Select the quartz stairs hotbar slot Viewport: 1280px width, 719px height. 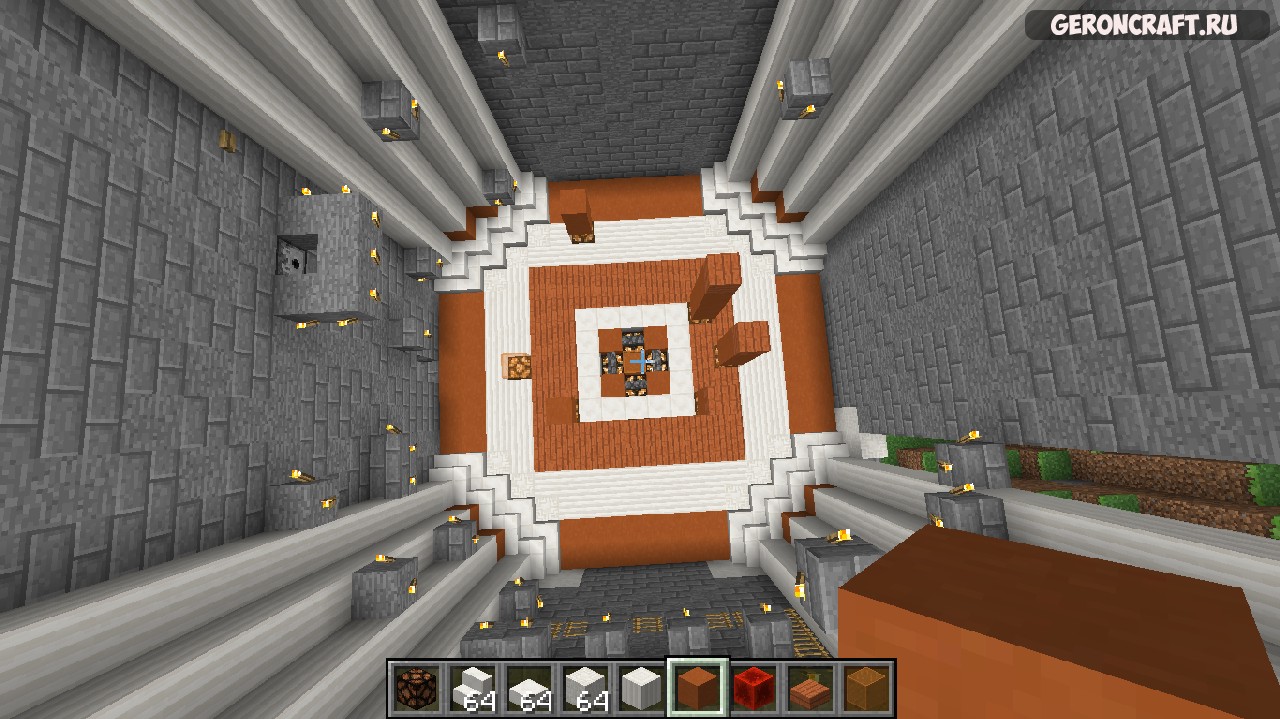(472, 688)
